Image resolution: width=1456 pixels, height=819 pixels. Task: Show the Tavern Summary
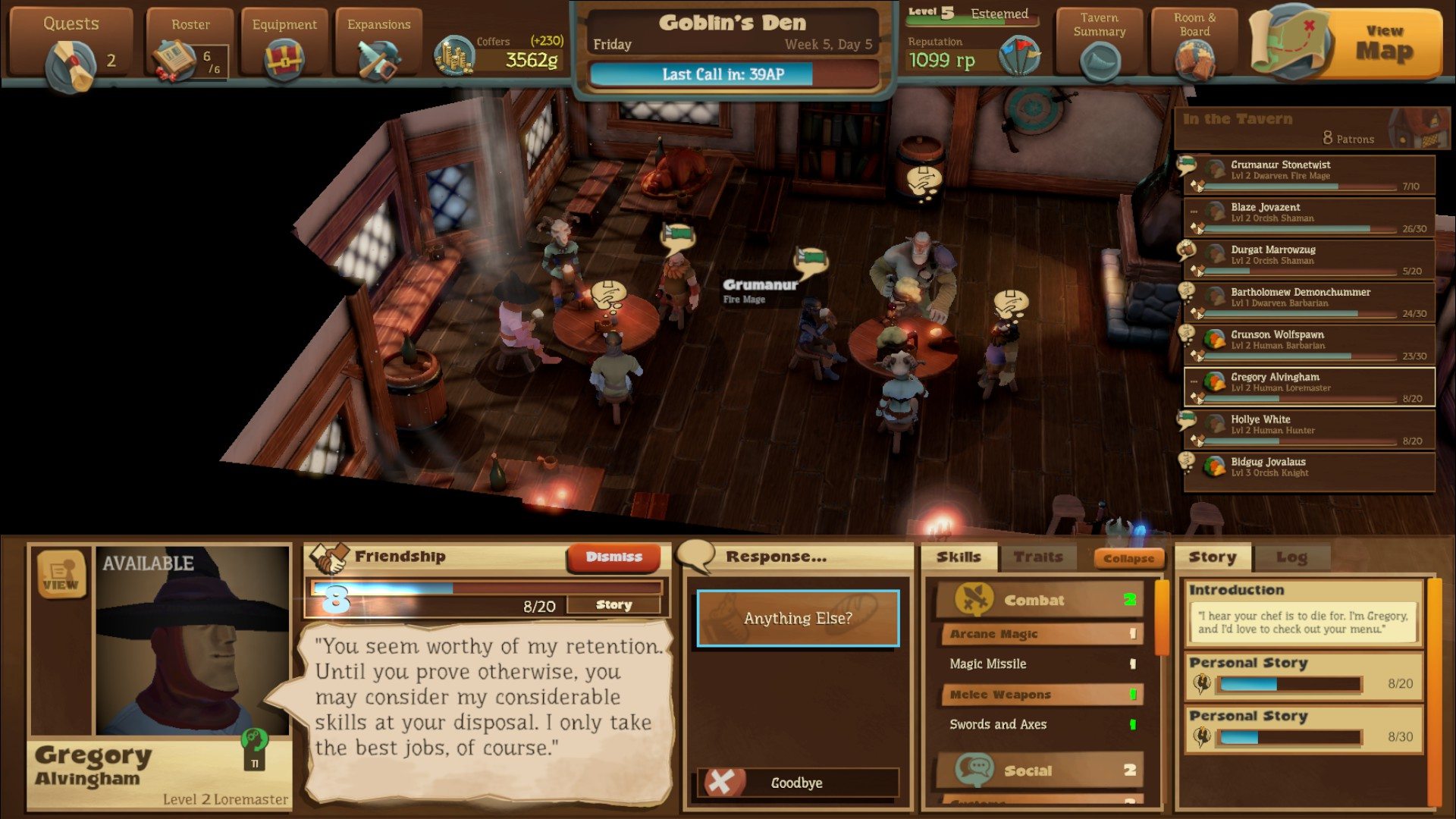point(1099,47)
